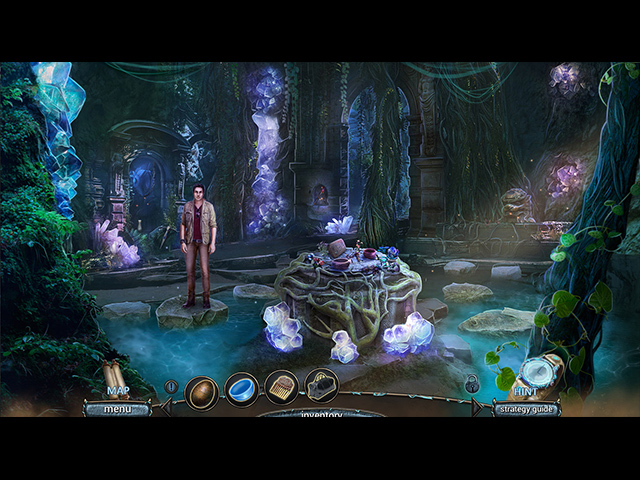The width and height of the screenshot is (640, 480).
Task: Select the dark metal device inventory item
Action: 321,386
